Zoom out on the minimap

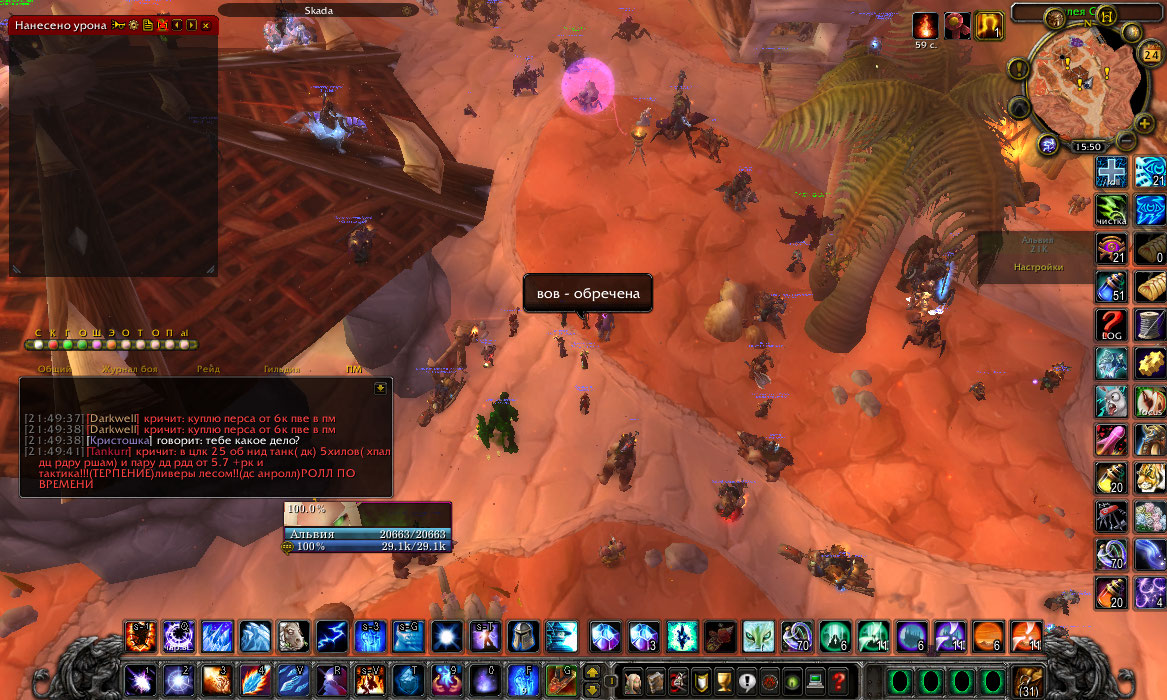1126,140
